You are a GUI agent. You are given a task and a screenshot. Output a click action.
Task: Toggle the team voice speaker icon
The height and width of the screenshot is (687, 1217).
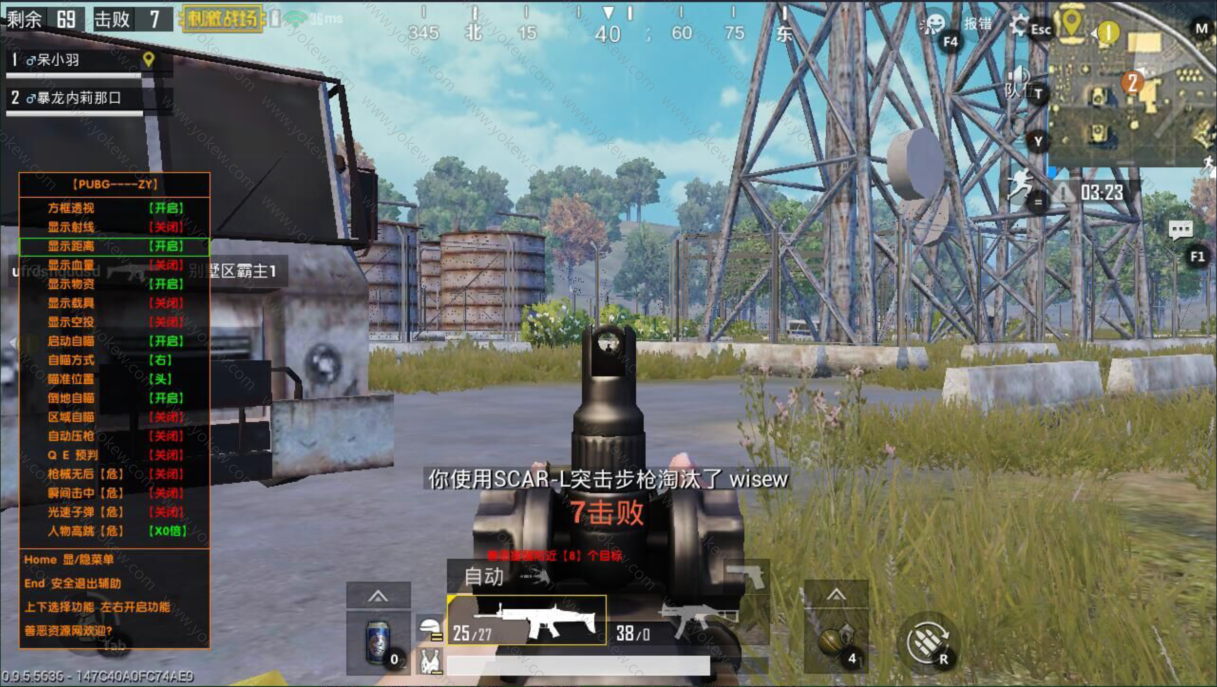[x=1018, y=78]
